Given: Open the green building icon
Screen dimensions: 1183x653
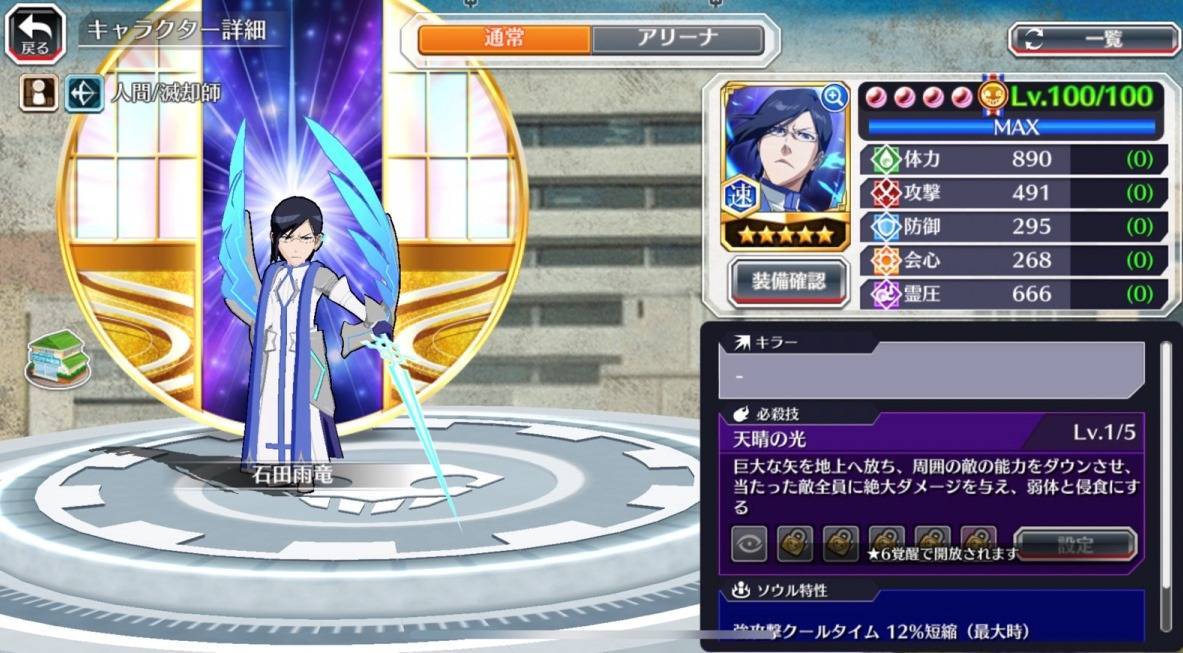Looking at the screenshot, I should pyautogui.click(x=57, y=357).
